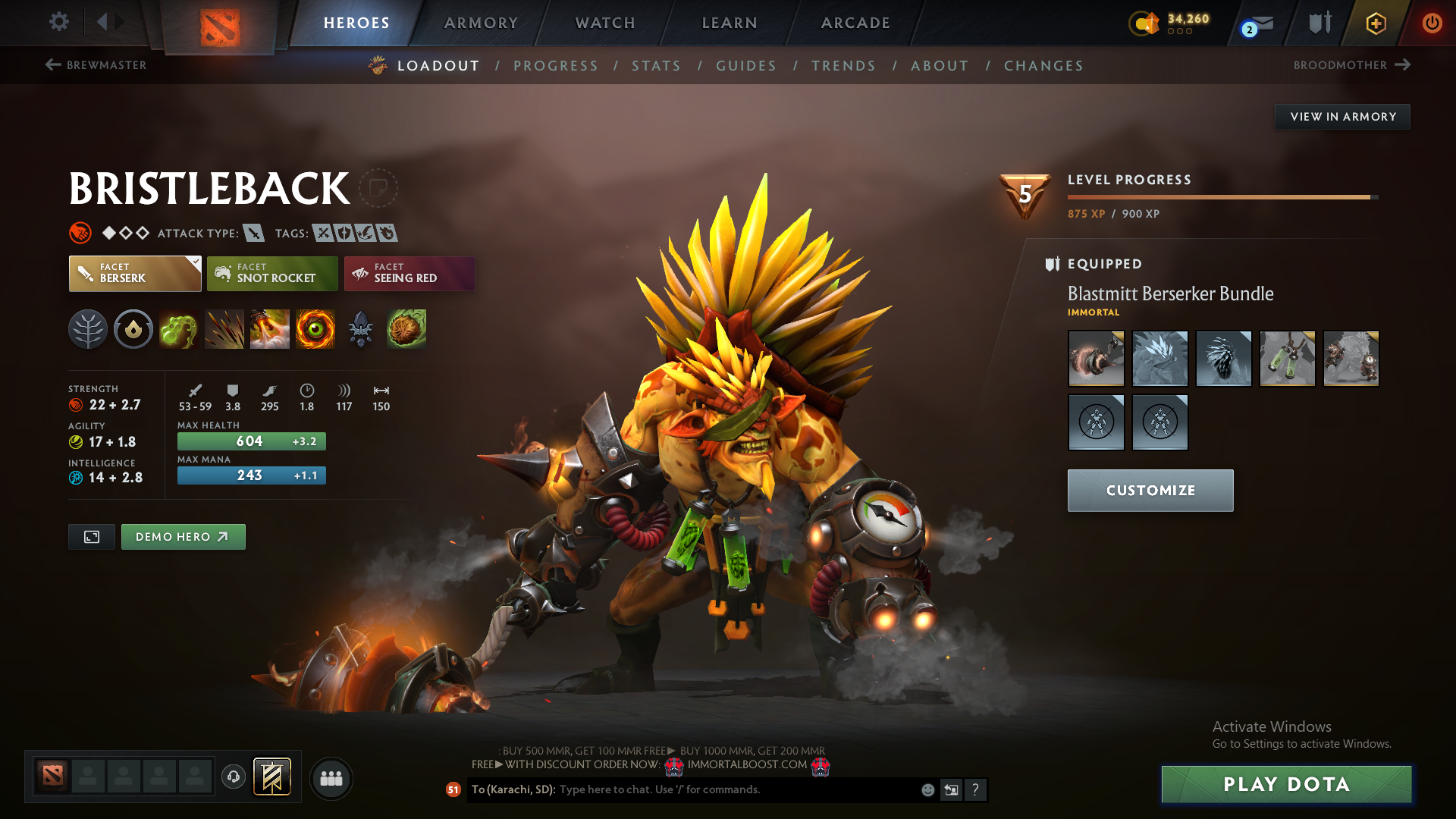Open the Viscous Nasal Goo ability icon
Viewport: 1456px width, 819px height.
179,329
